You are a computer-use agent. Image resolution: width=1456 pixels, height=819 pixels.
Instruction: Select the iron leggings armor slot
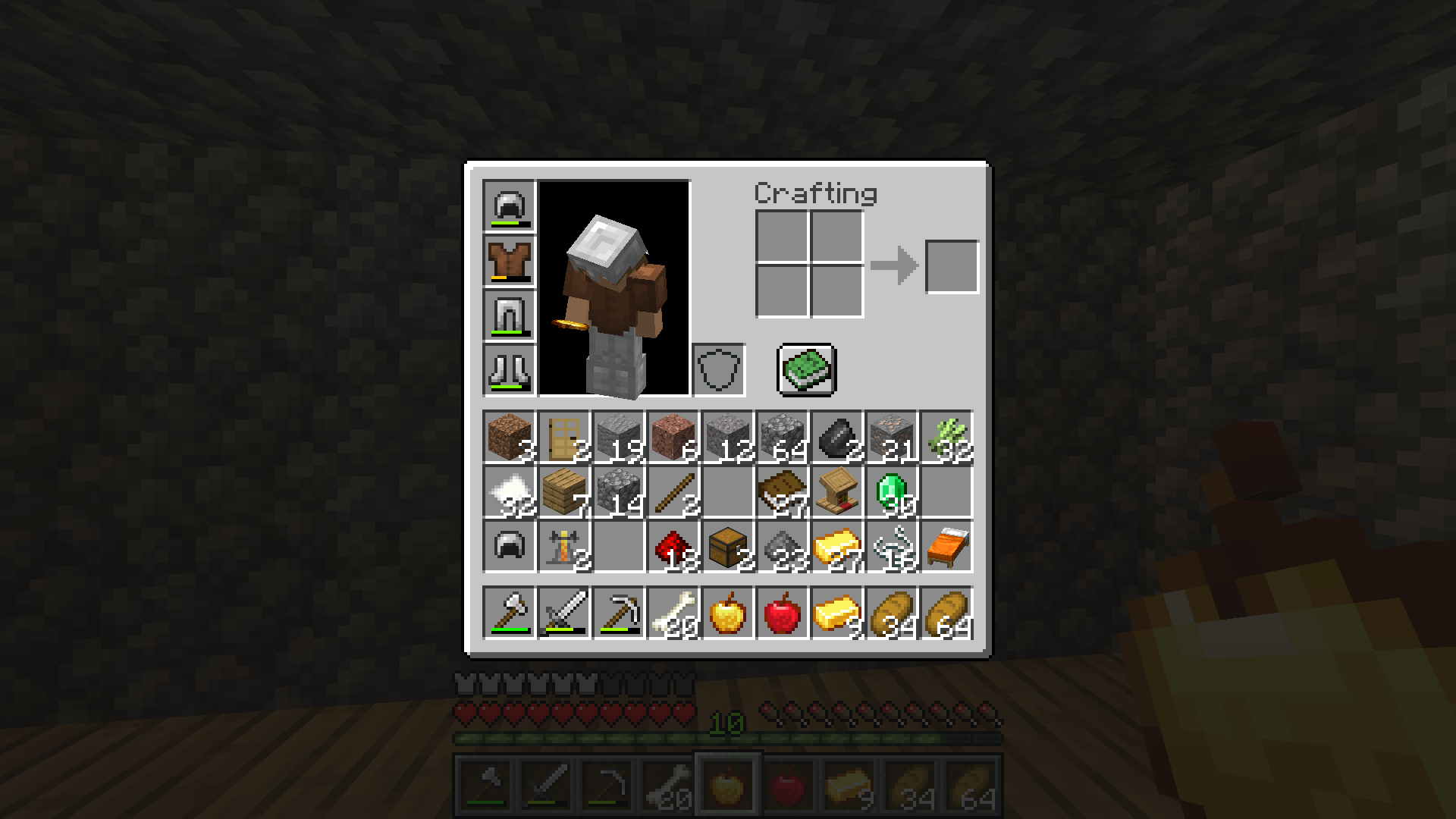[x=509, y=315]
